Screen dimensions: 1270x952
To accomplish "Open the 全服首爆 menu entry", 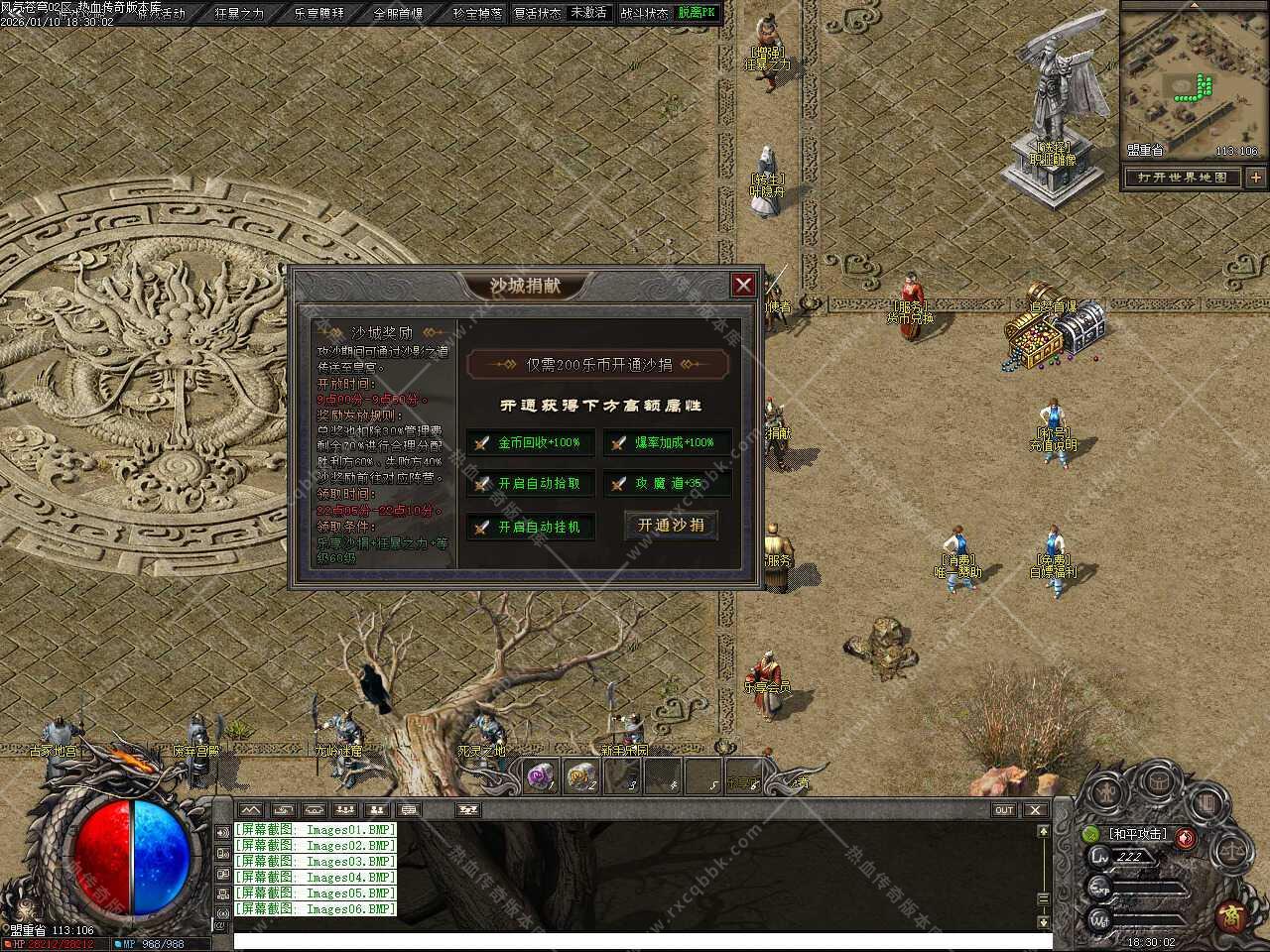I will pos(398,13).
